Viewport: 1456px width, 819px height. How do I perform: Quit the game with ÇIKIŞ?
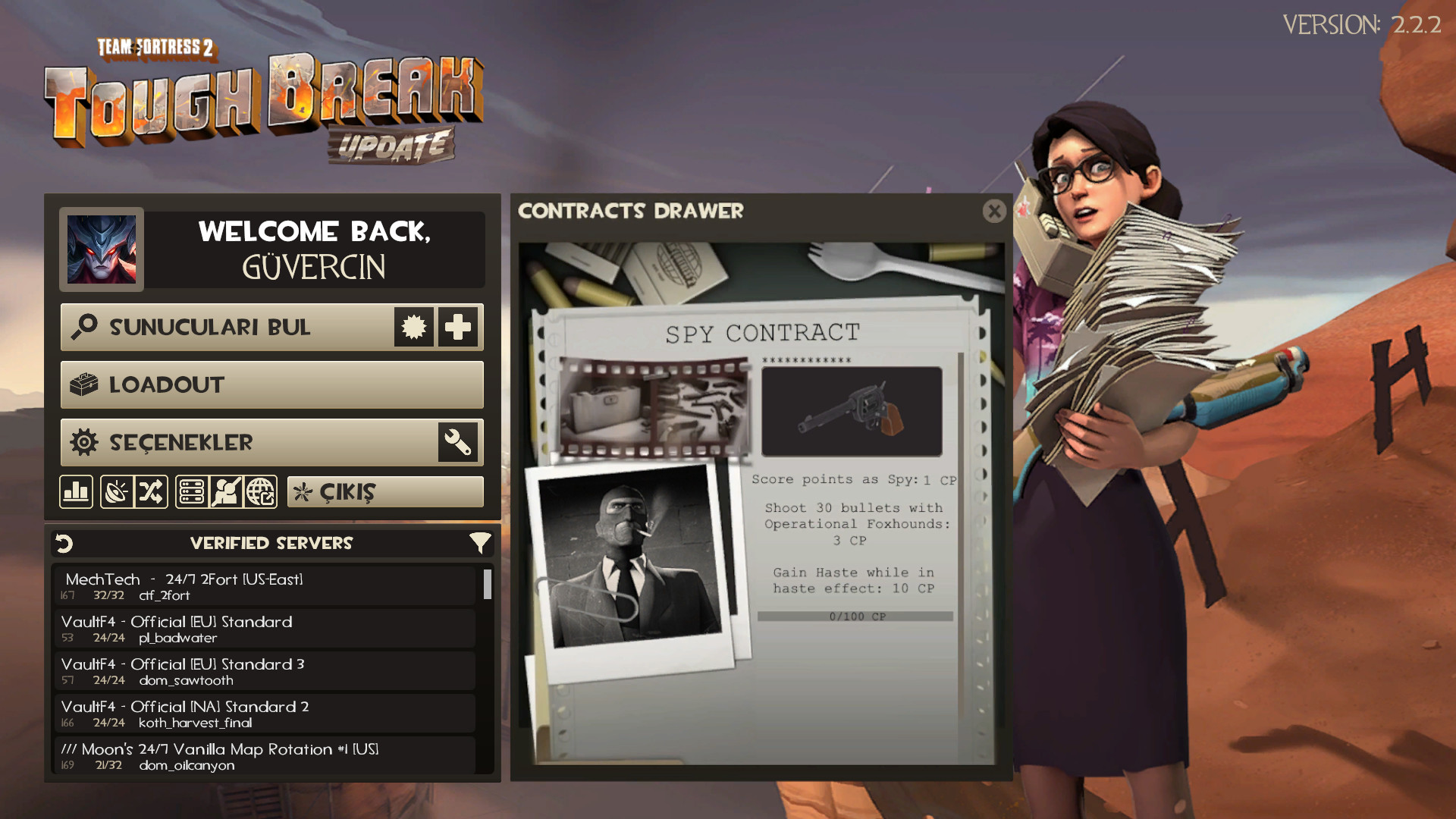(385, 492)
